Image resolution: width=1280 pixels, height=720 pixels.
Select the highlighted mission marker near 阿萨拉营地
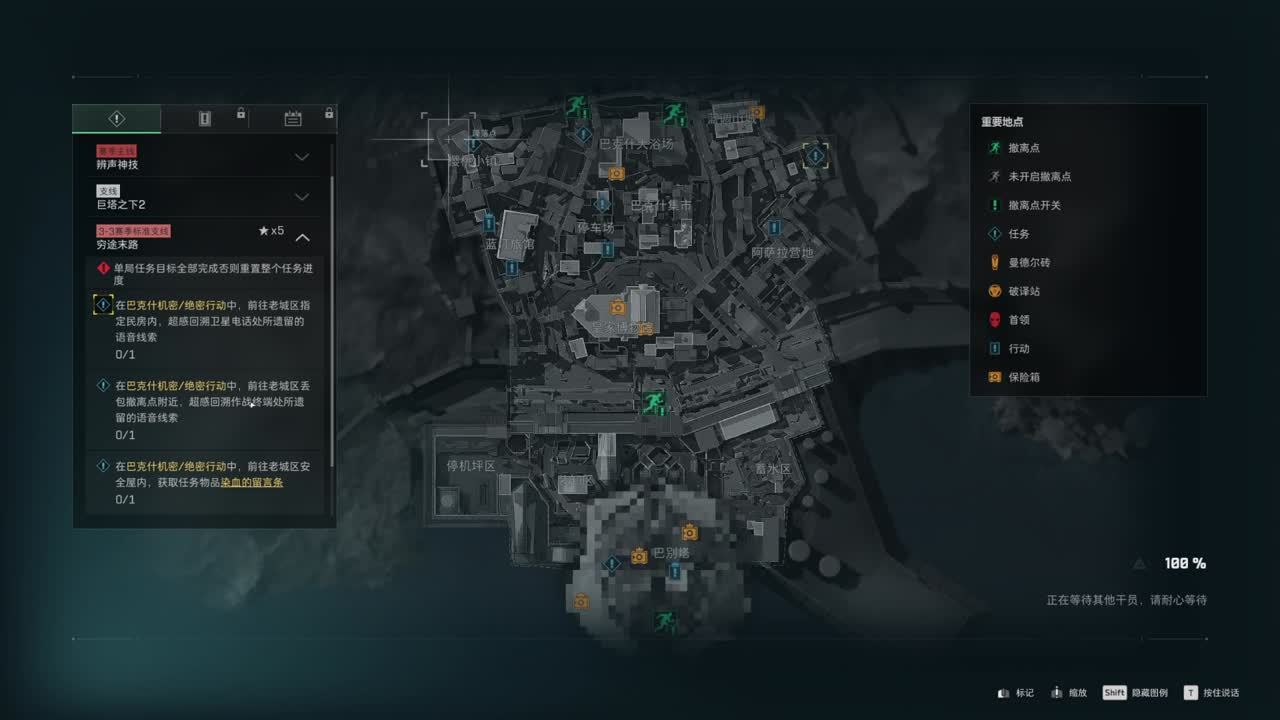[816, 155]
